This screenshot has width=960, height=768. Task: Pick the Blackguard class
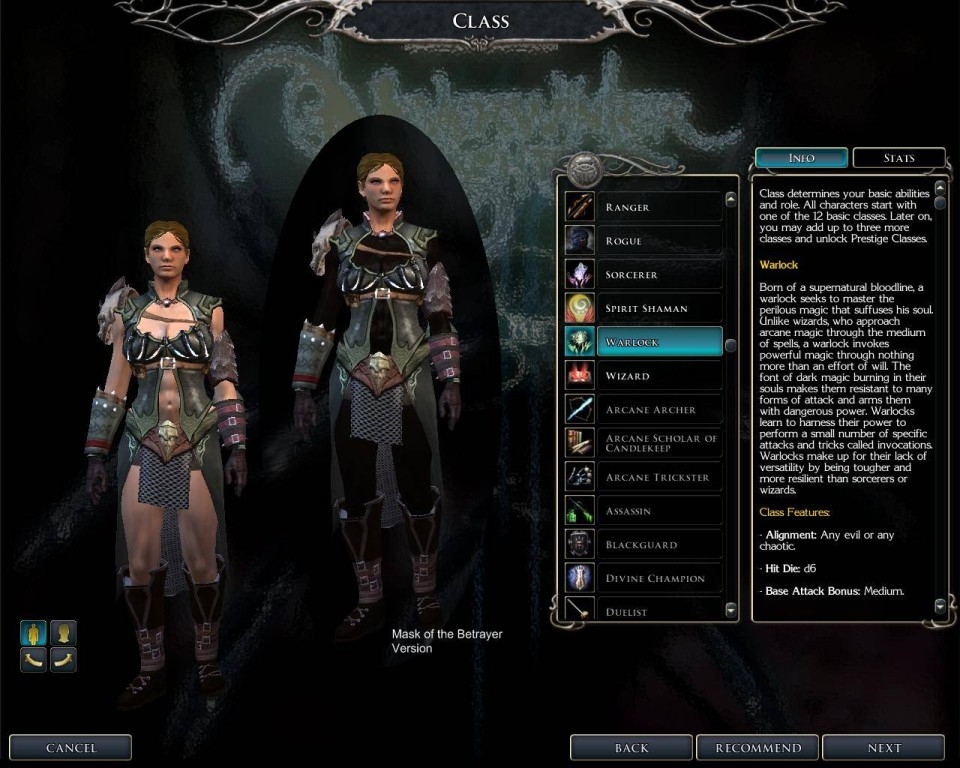(x=643, y=545)
